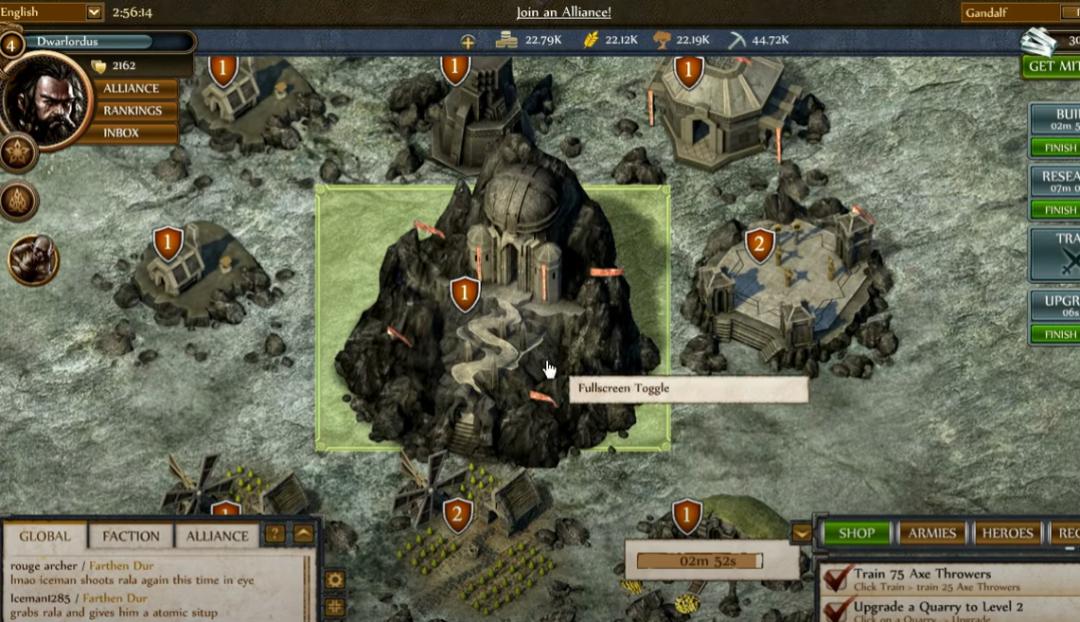Switch to the Alliance chat tab
This screenshot has height=622, width=1080.
click(217, 536)
